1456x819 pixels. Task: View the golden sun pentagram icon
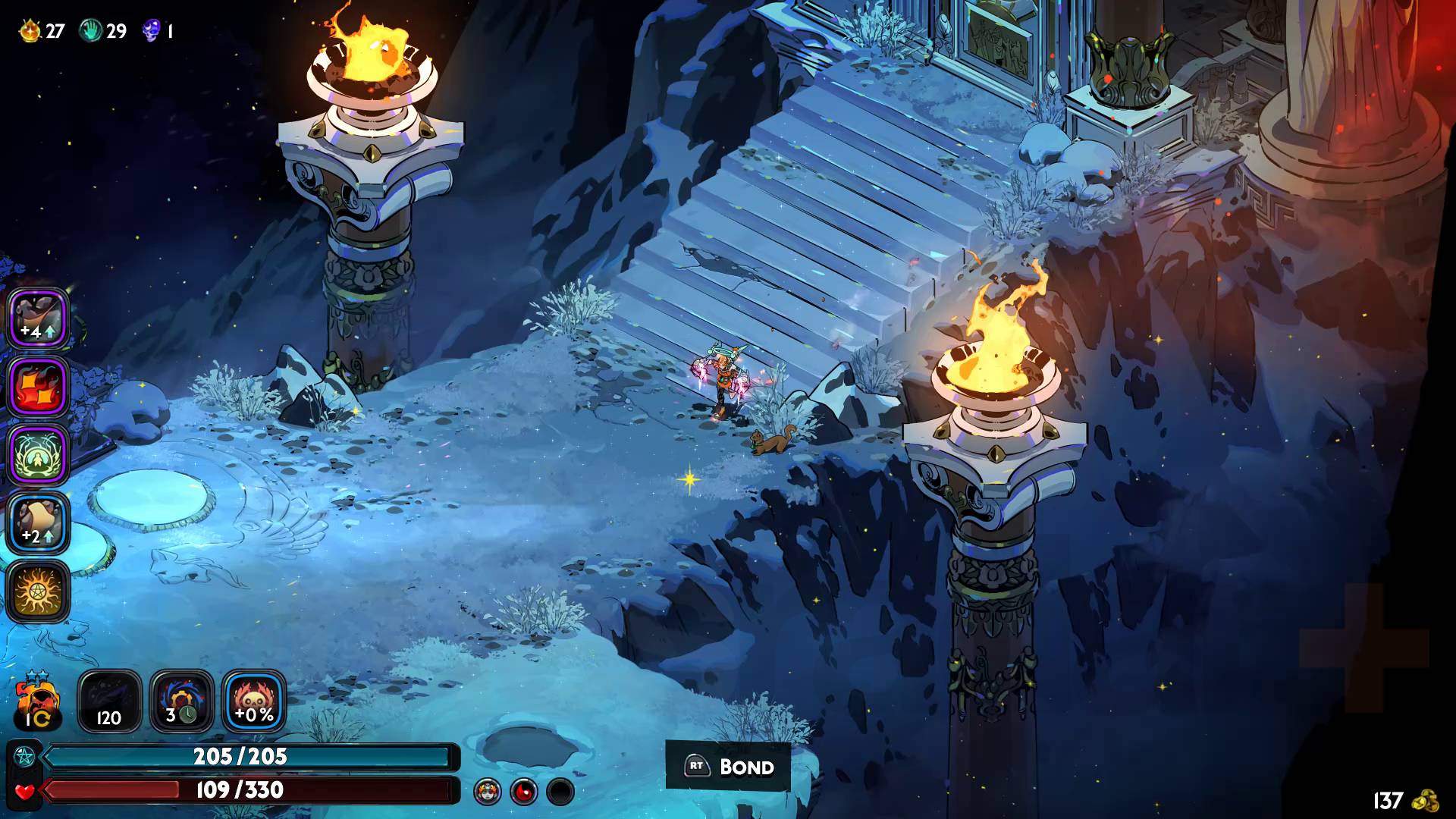tap(38, 591)
